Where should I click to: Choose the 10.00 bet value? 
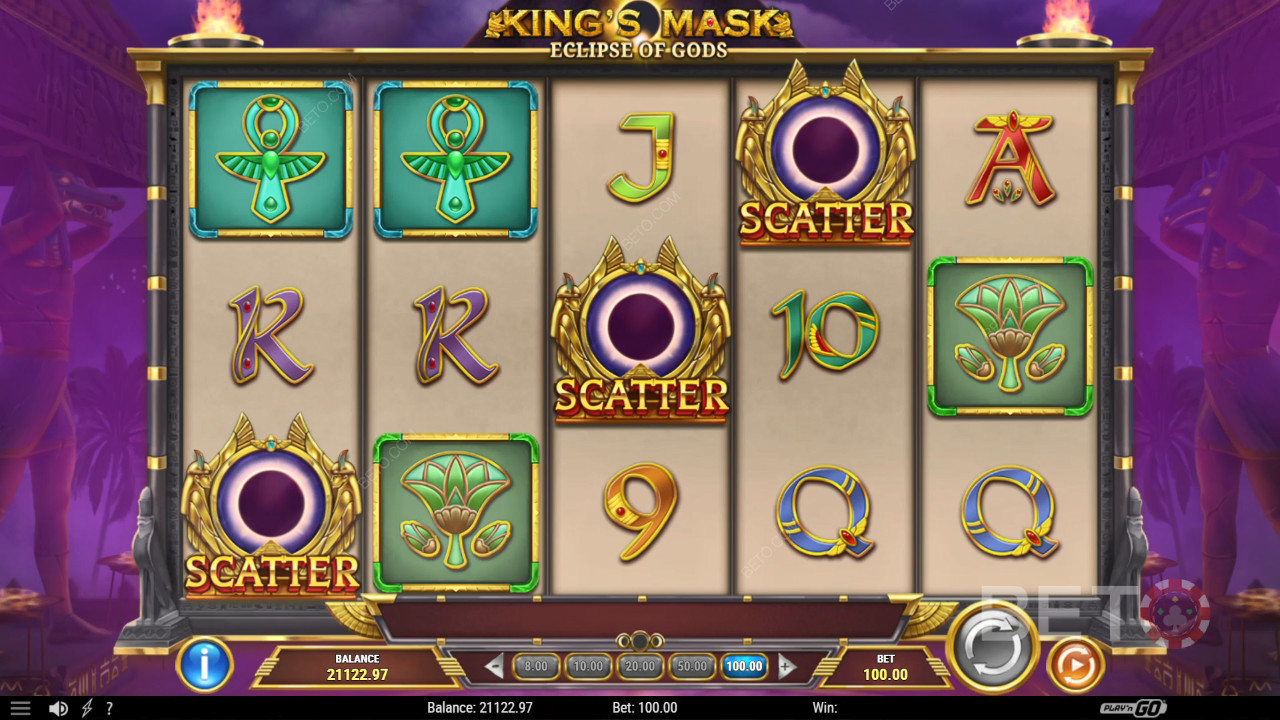click(588, 666)
